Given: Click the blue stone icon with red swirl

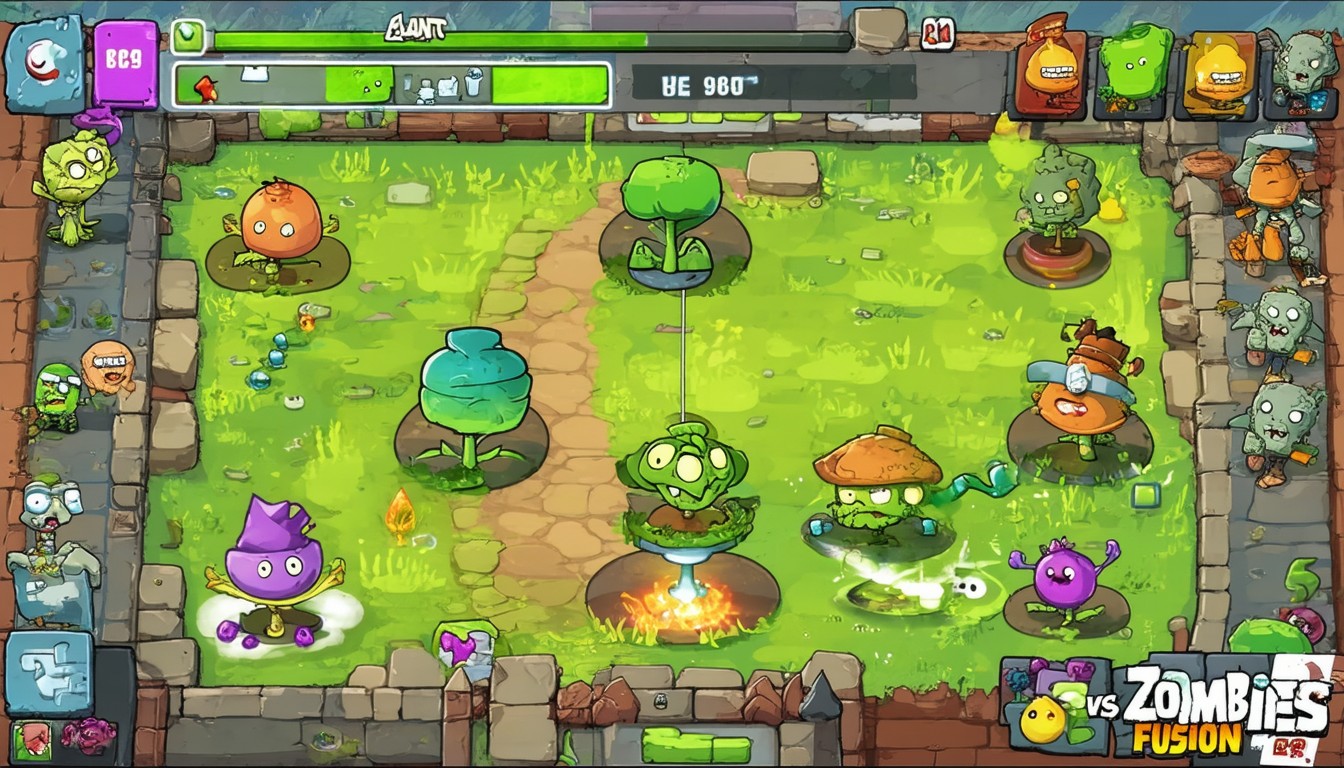Looking at the screenshot, I should tap(45, 64).
